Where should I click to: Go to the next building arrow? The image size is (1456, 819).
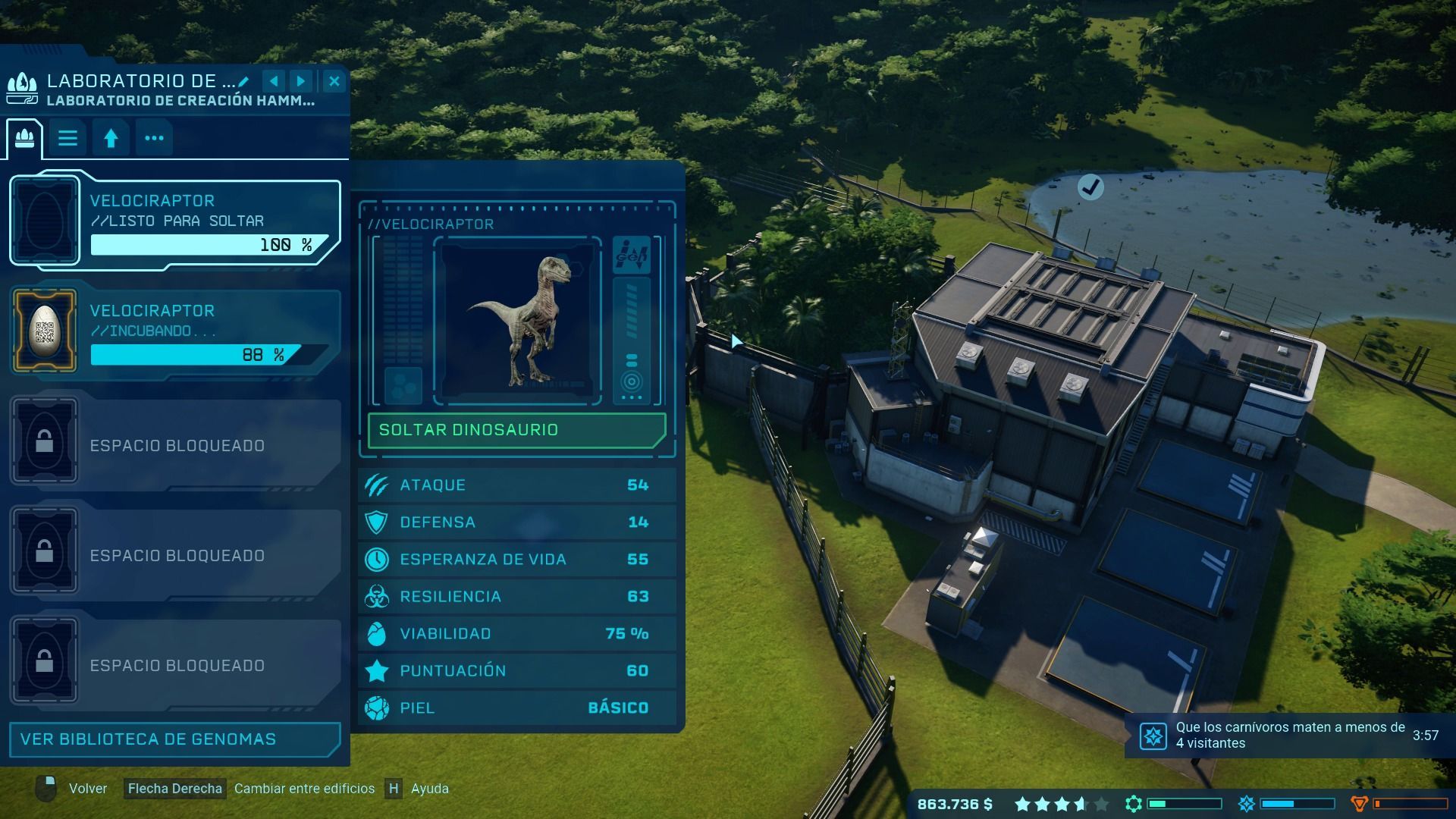tap(301, 81)
